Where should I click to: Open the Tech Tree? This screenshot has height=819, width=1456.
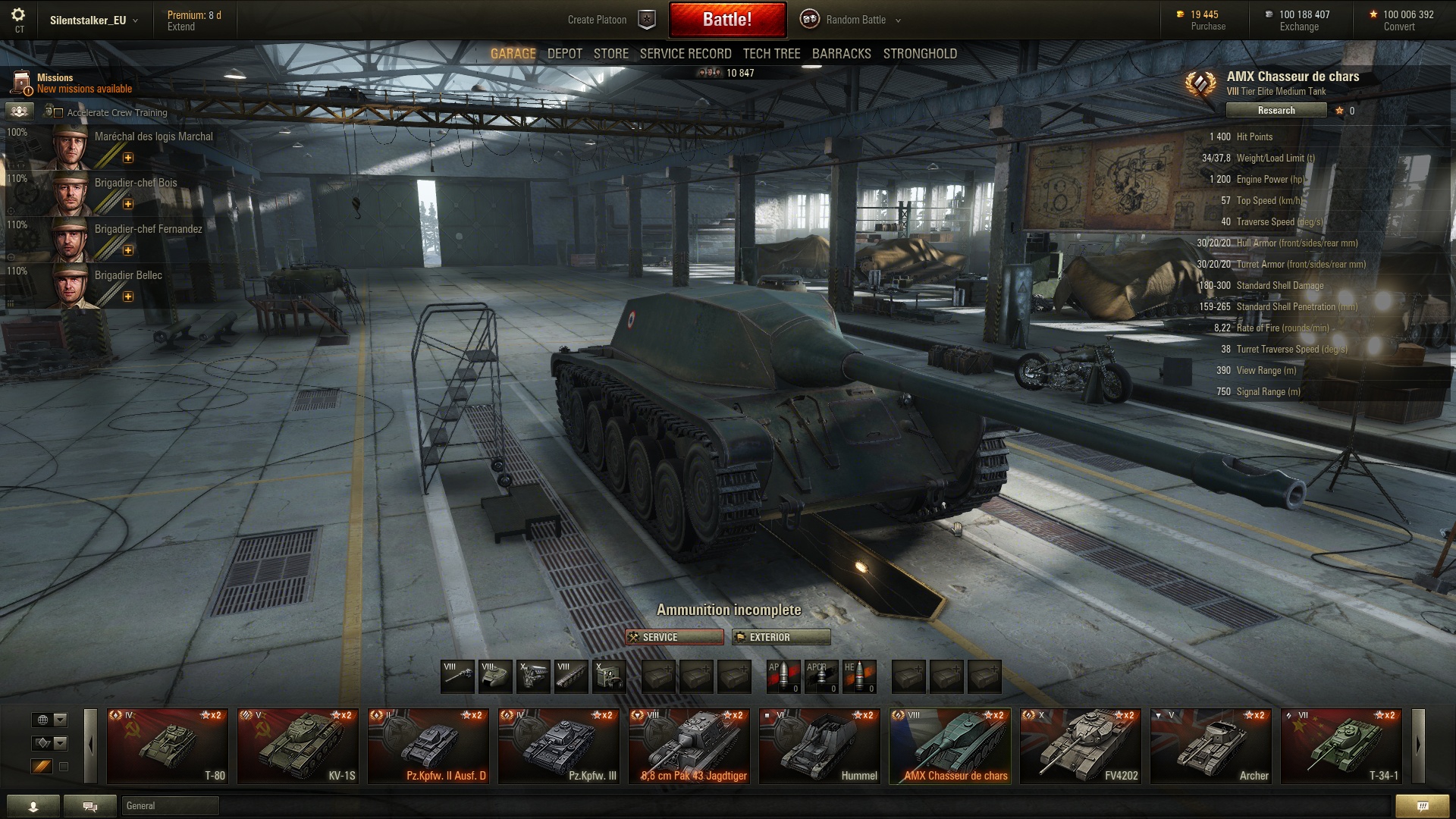[x=771, y=54]
